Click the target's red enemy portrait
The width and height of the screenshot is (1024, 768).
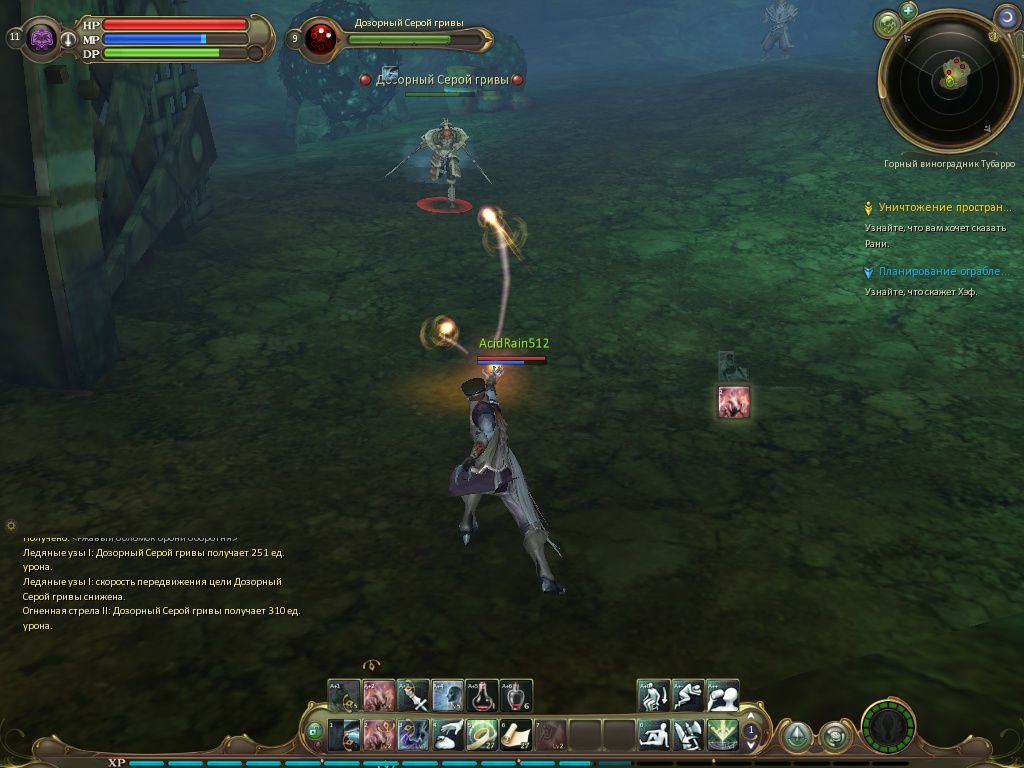click(x=322, y=39)
